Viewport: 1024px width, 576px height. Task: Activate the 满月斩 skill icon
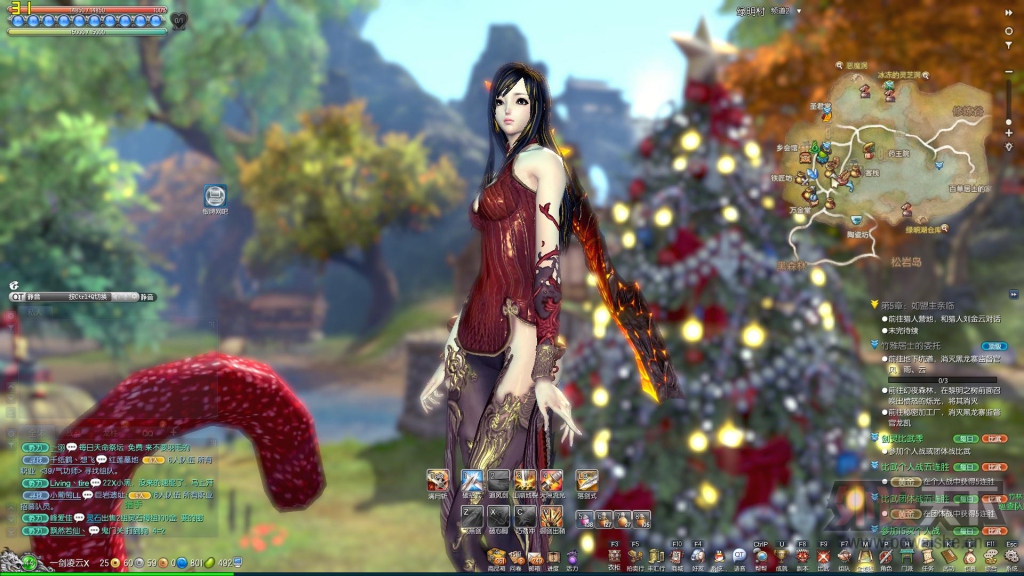[436, 481]
